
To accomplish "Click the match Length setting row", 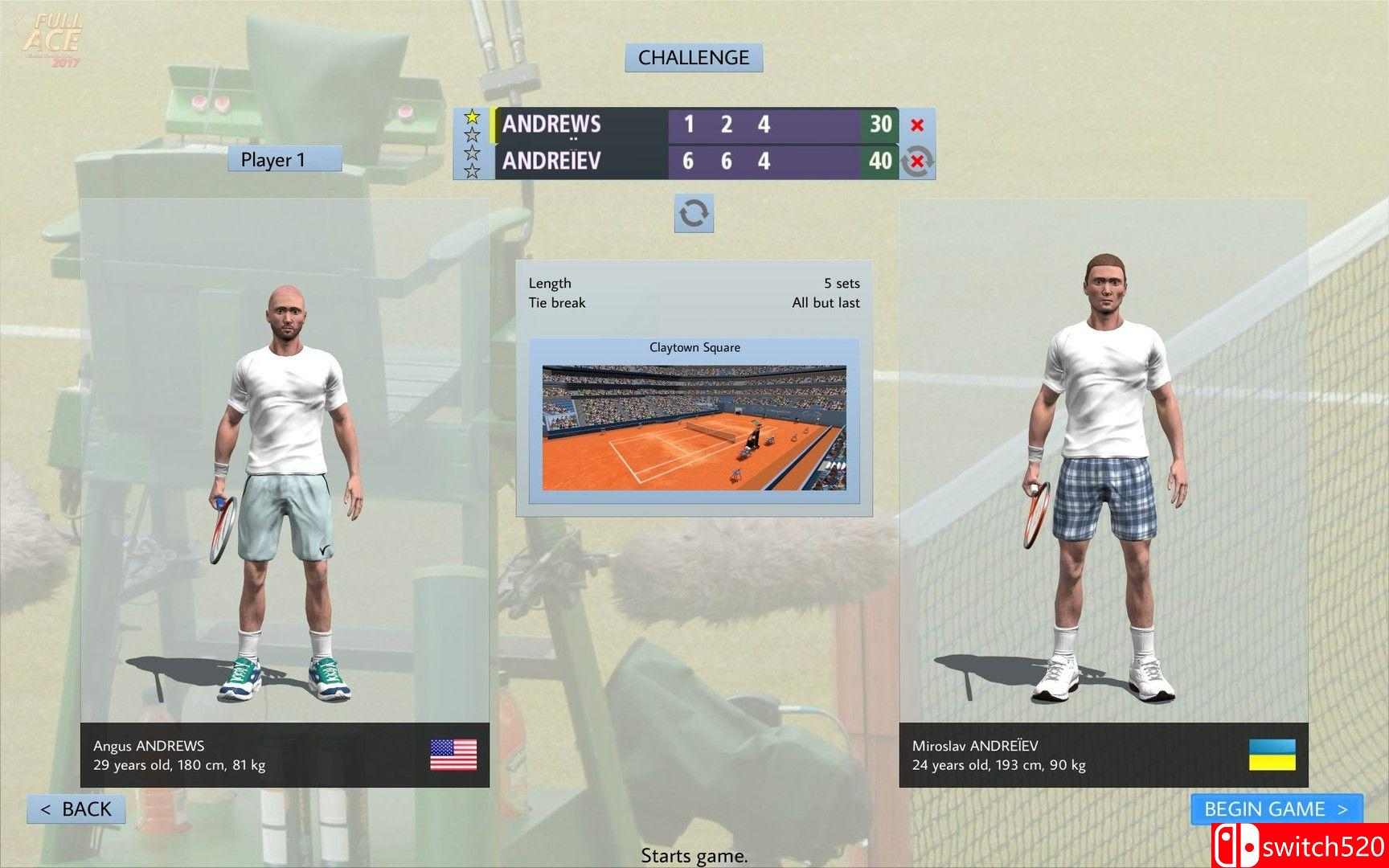I will 694,283.
